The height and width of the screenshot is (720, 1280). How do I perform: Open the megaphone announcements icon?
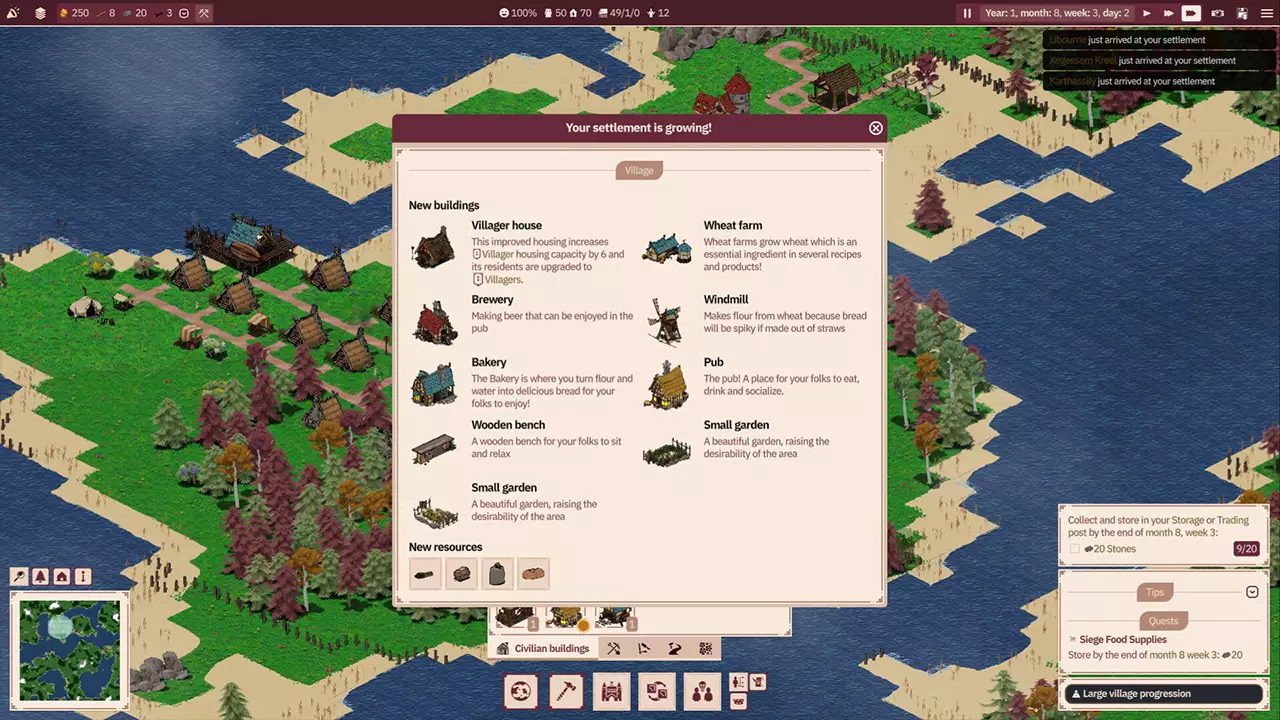tap(13, 13)
